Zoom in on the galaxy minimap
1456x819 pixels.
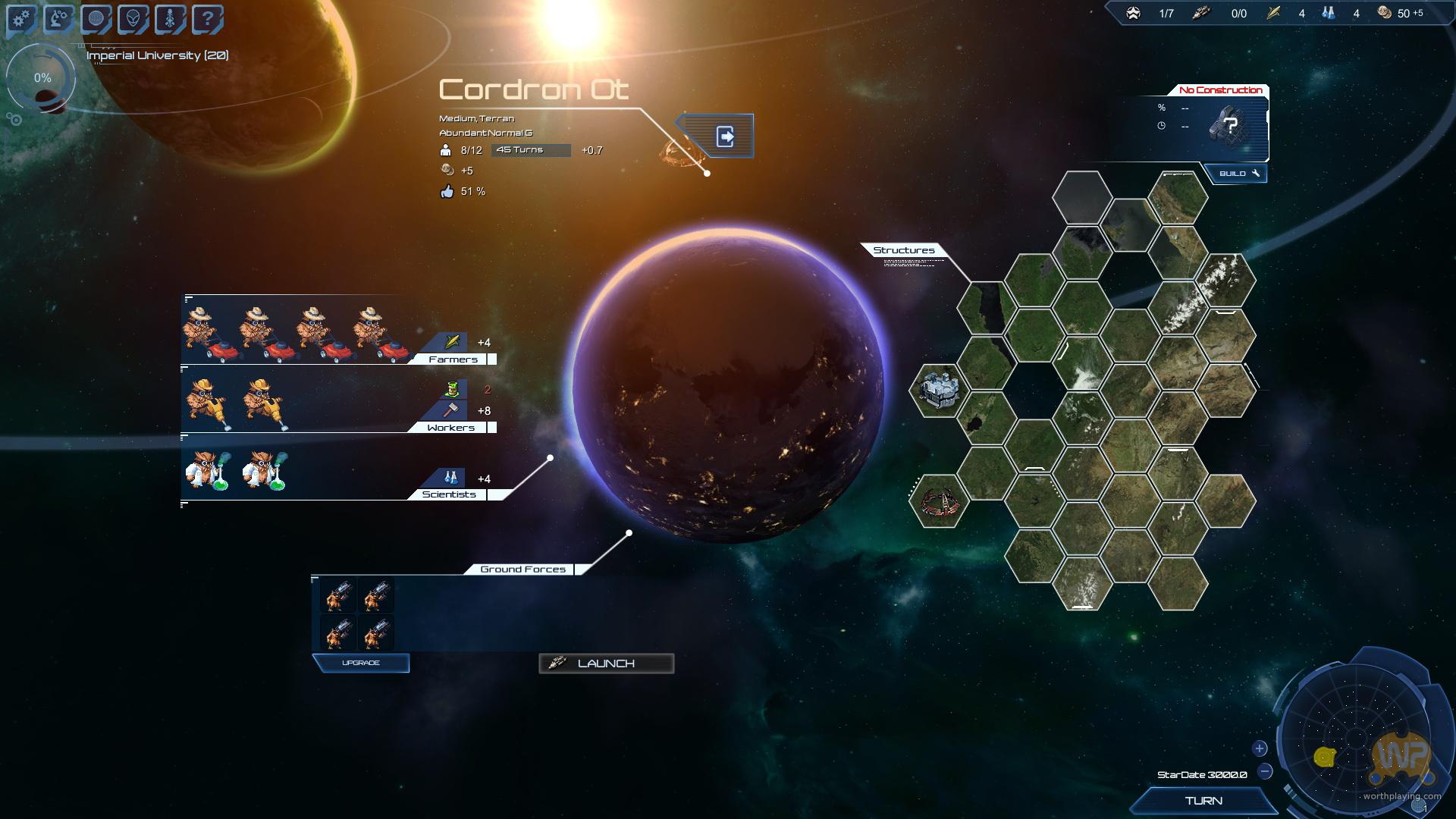[1260, 748]
